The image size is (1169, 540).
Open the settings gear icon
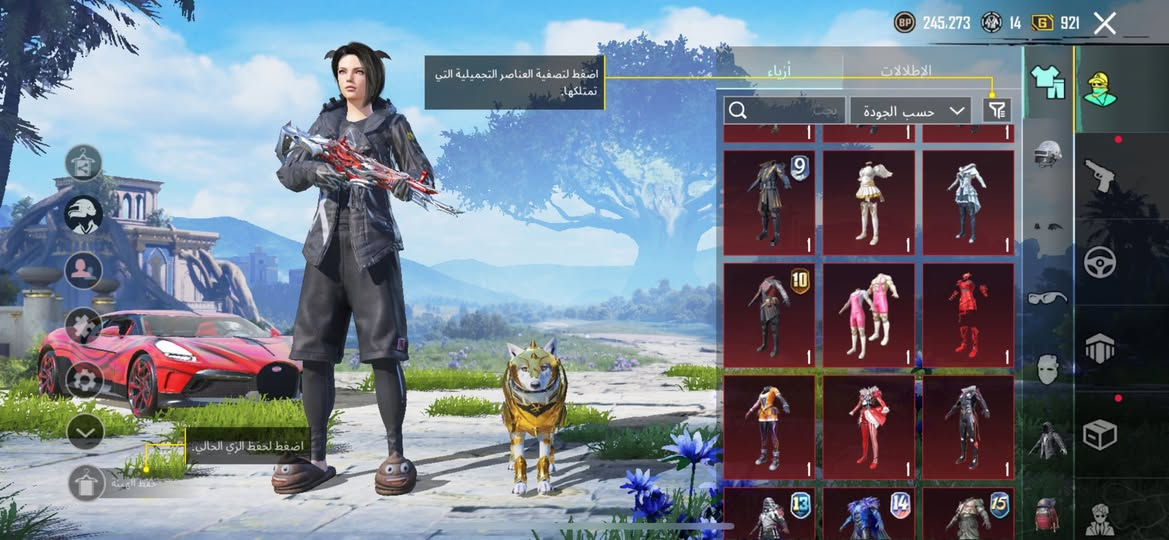85,380
